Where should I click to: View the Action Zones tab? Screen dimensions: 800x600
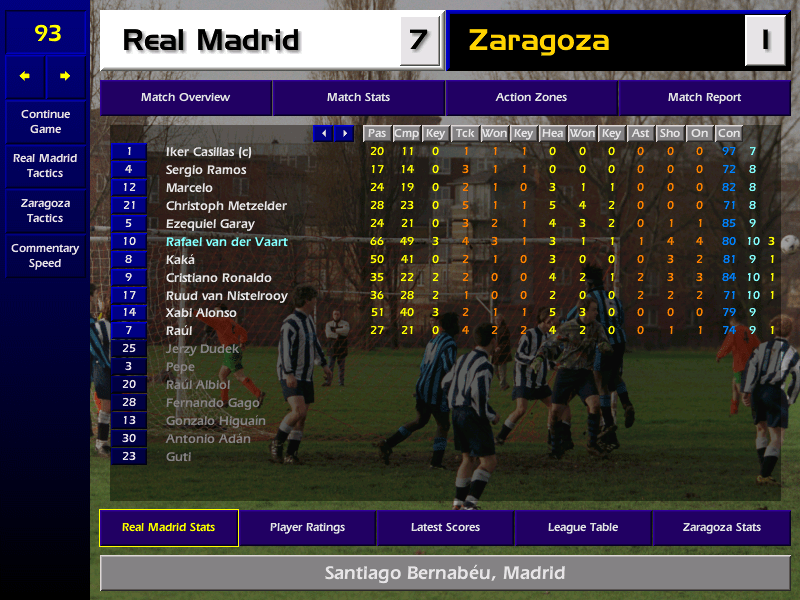(531, 98)
